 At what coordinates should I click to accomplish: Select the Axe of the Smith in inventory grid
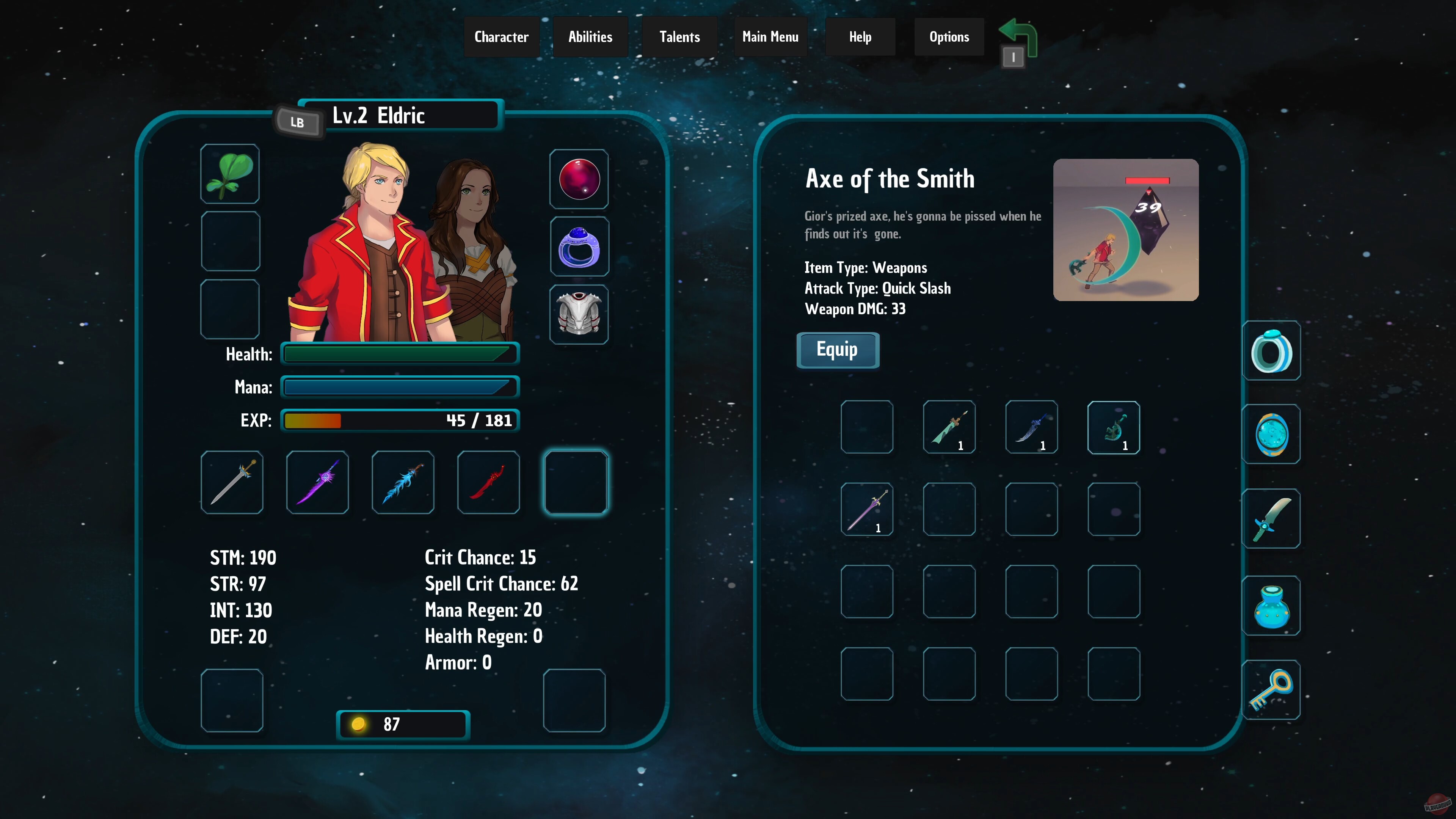(1112, 428)
